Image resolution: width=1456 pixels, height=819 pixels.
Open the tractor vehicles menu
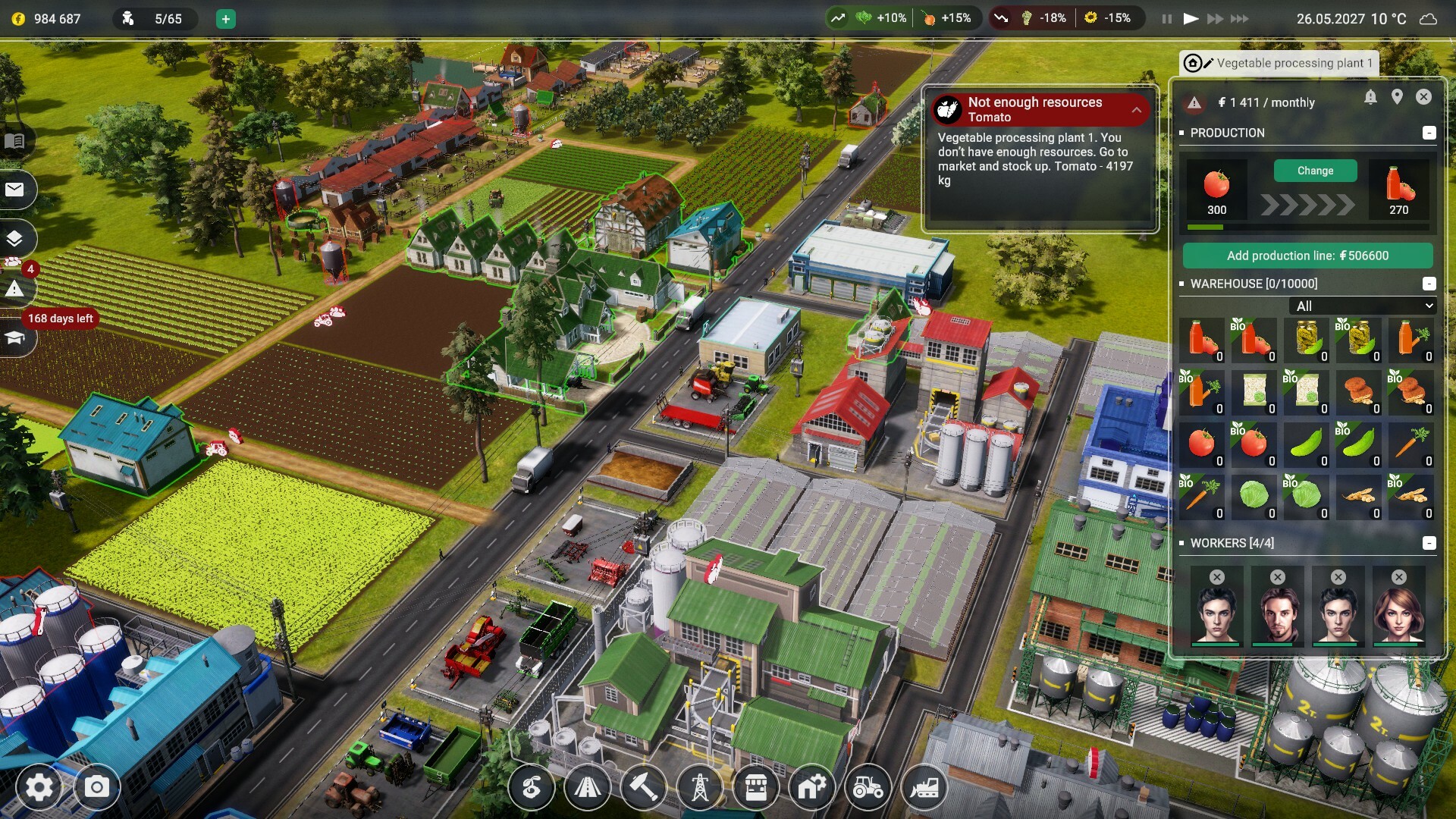[868, 789]
